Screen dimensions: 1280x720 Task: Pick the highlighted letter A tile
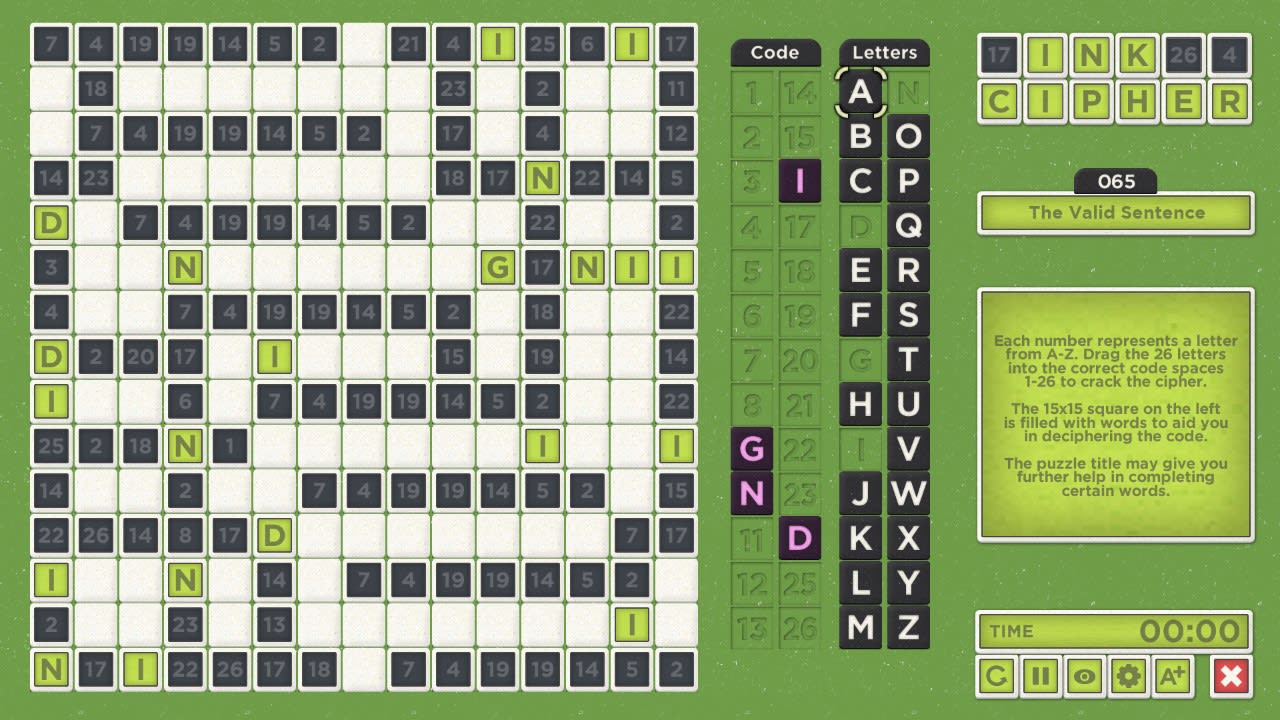pyautogui.click(x=860, y=92)
